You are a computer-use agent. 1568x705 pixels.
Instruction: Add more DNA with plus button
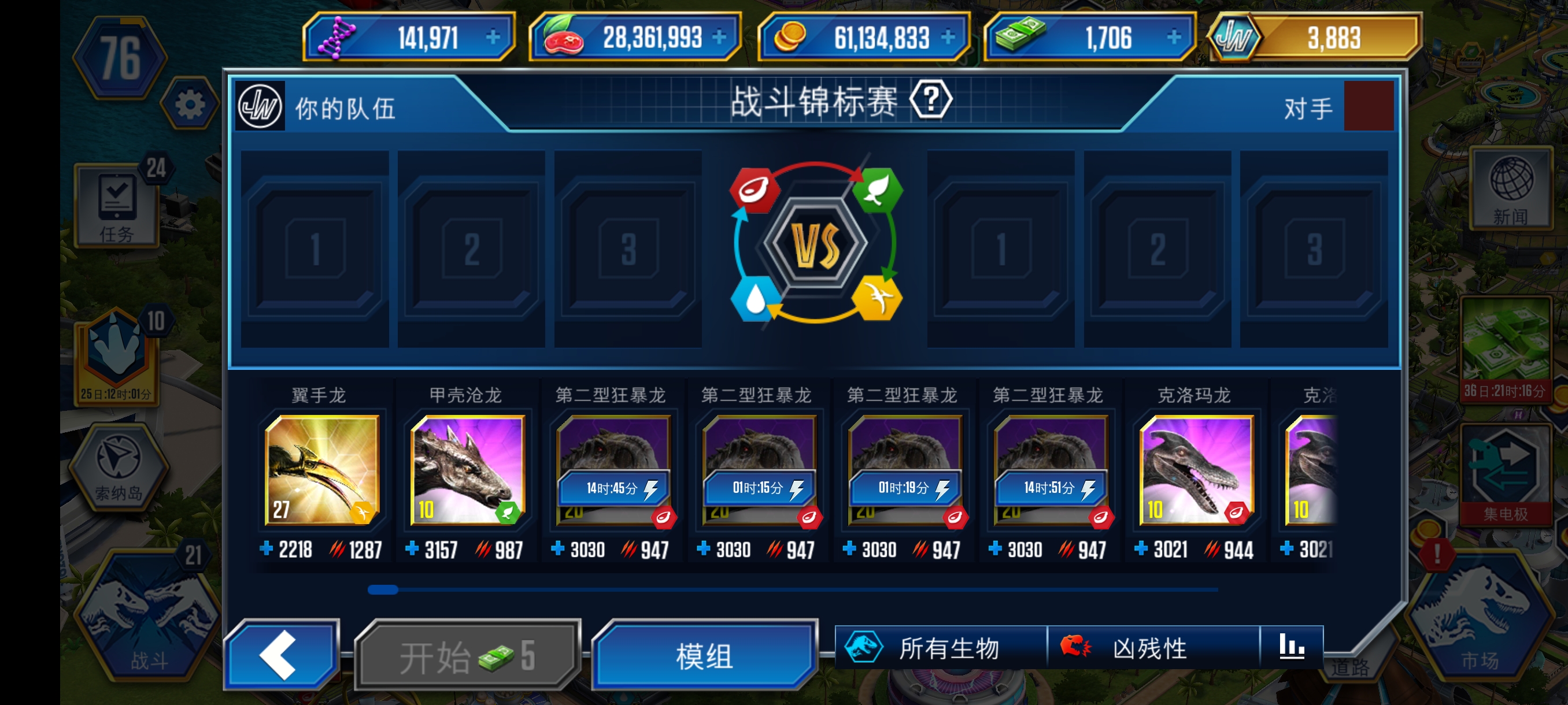[x=493, y=38]
